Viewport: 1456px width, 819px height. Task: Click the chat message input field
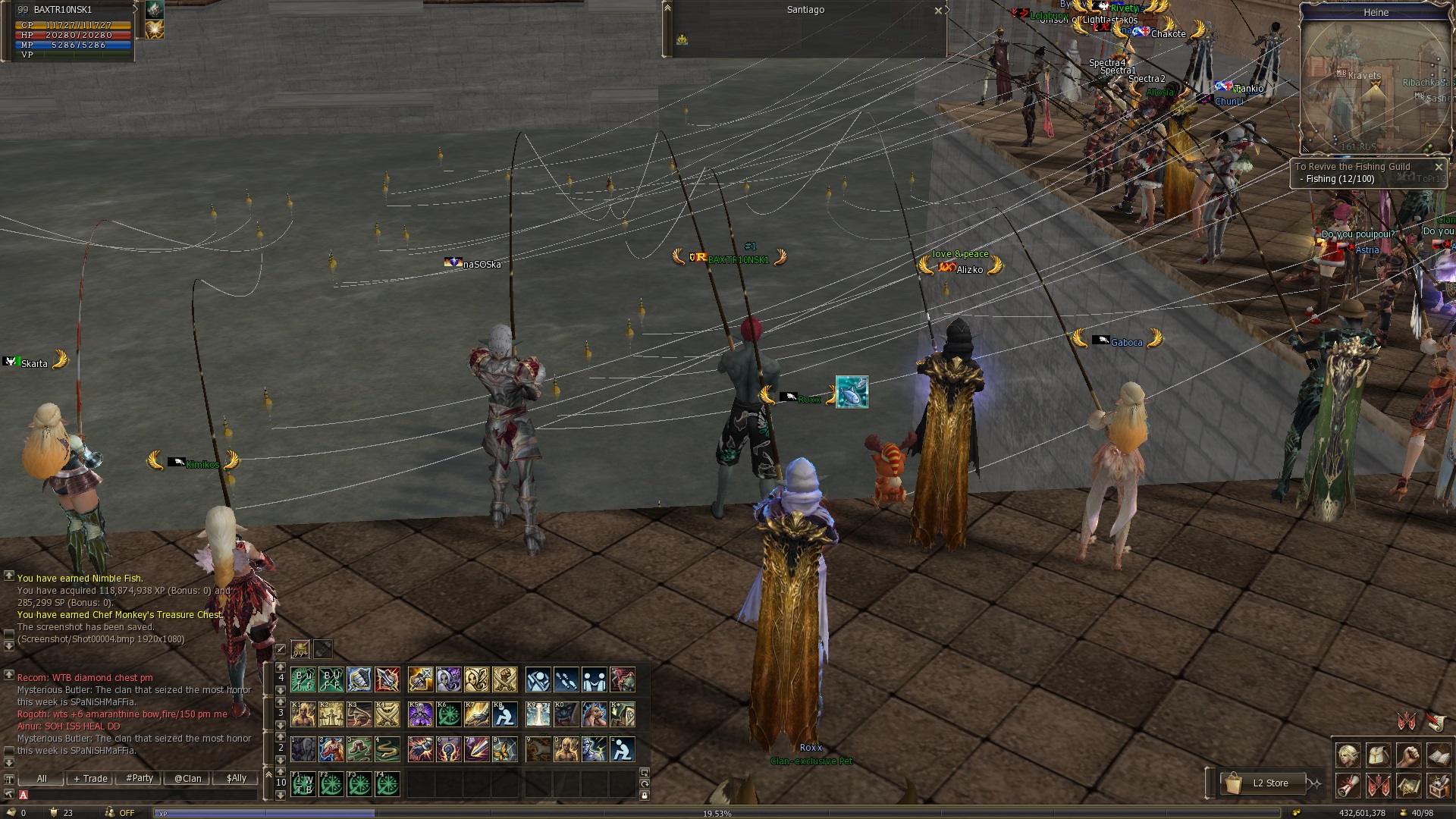(136, 795)
